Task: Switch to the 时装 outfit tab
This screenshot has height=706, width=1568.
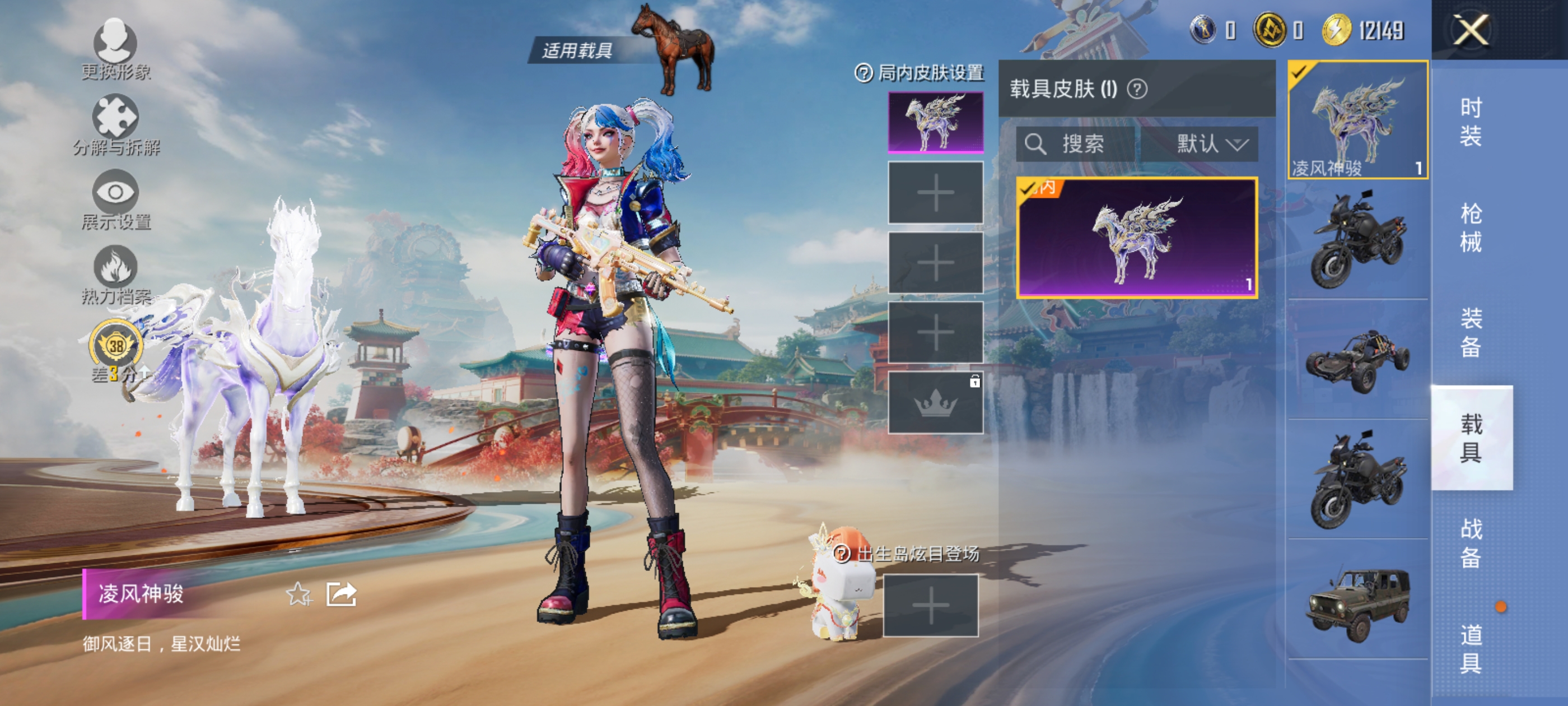Action: tap(1471, 122)
